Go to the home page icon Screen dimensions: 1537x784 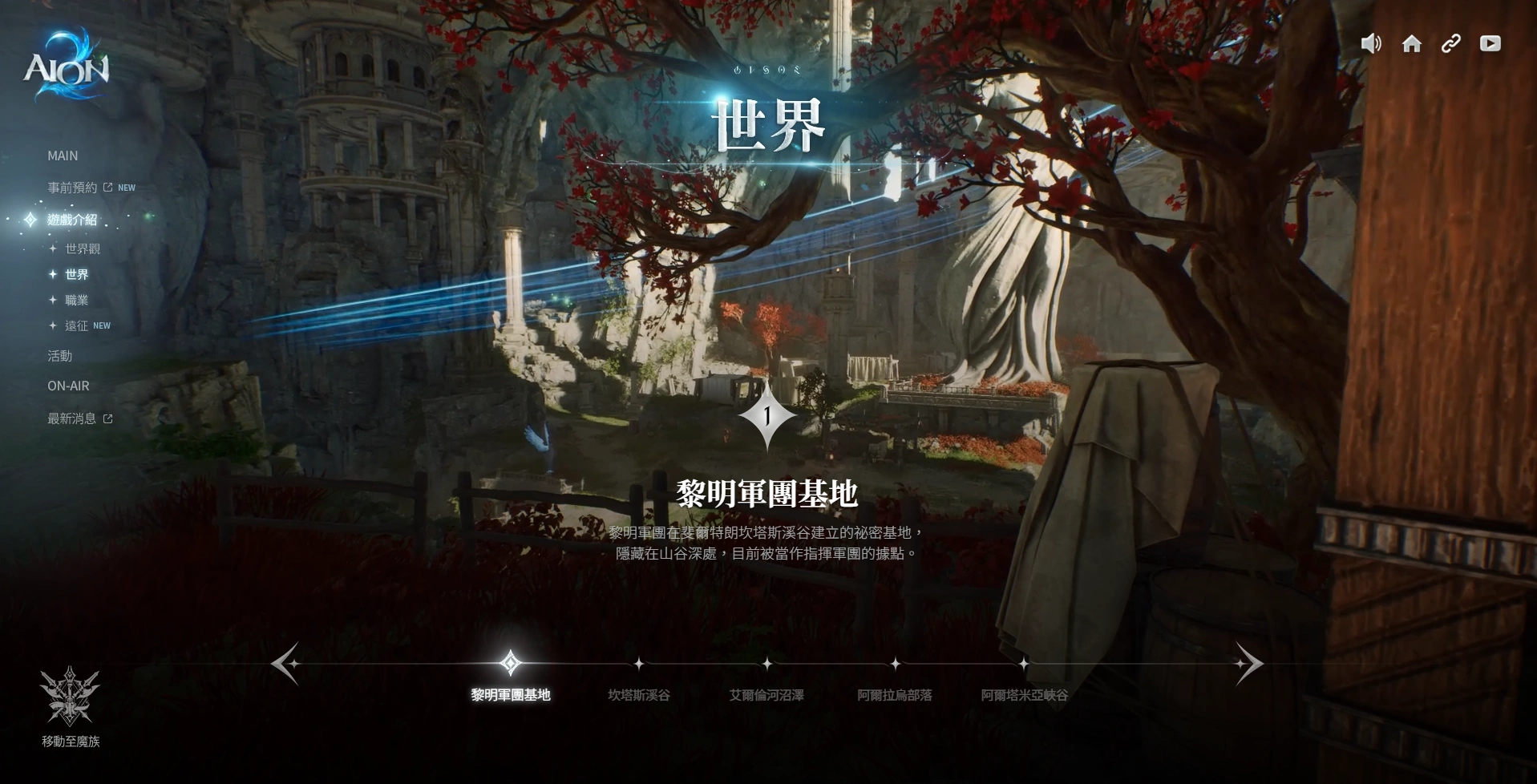[x=1411, y=44]
